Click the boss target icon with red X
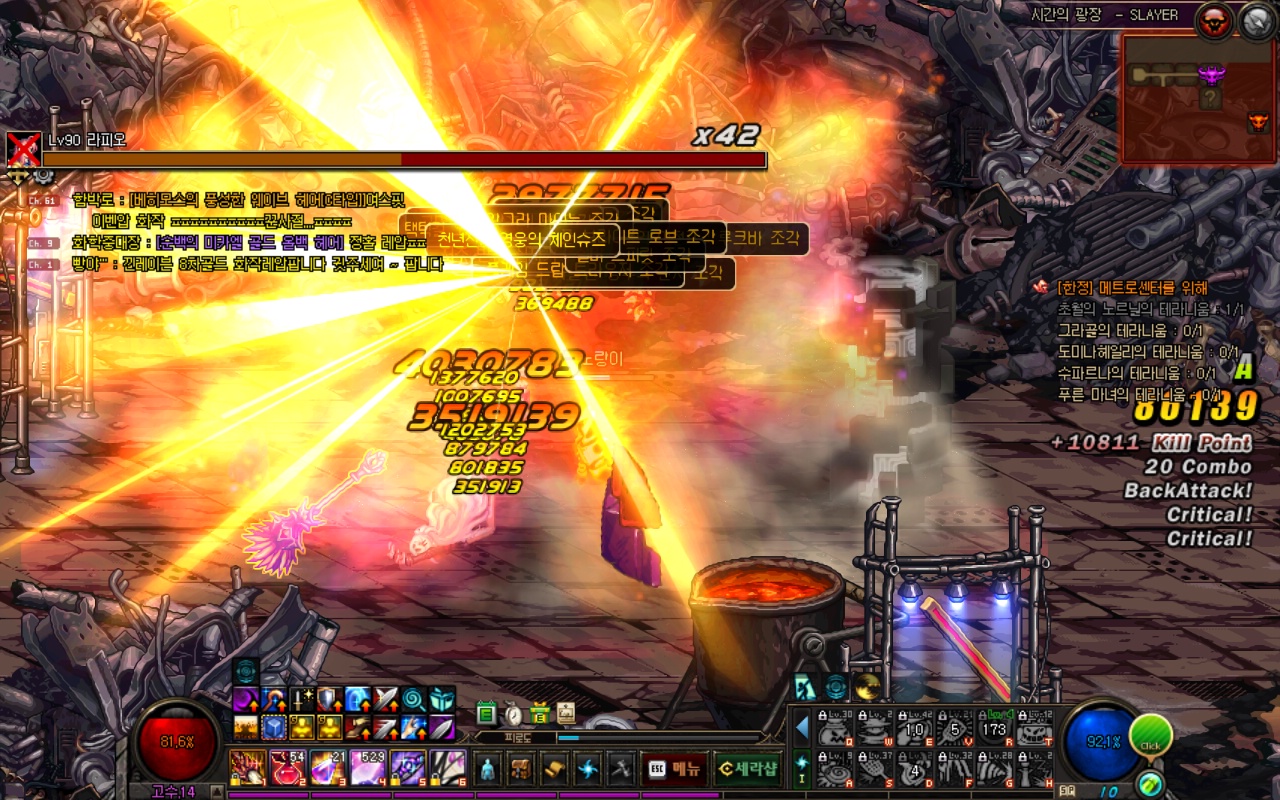This screenshot has height=800, width=1280. pos(23,149)
